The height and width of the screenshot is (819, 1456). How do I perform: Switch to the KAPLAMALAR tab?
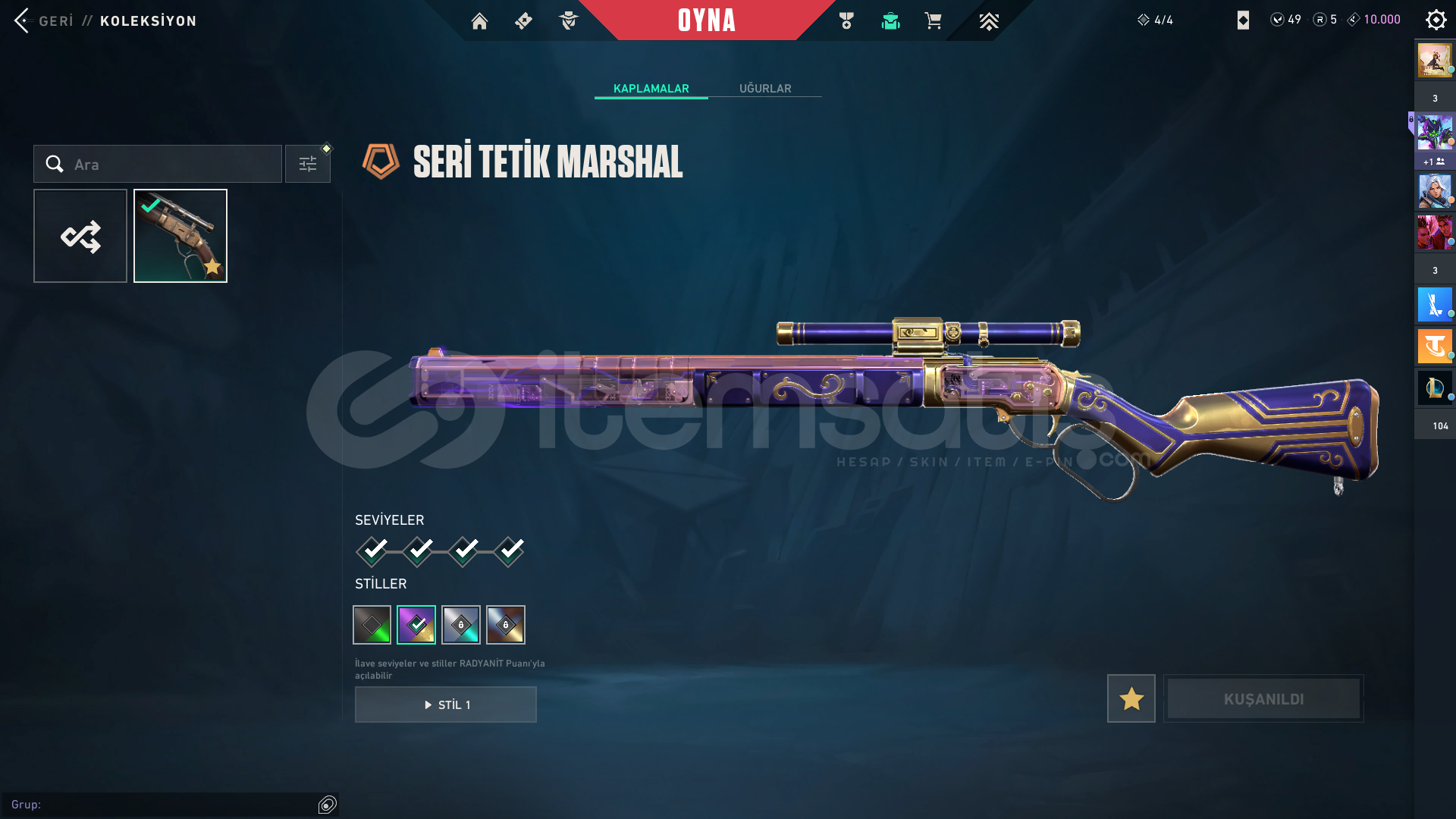651,89
